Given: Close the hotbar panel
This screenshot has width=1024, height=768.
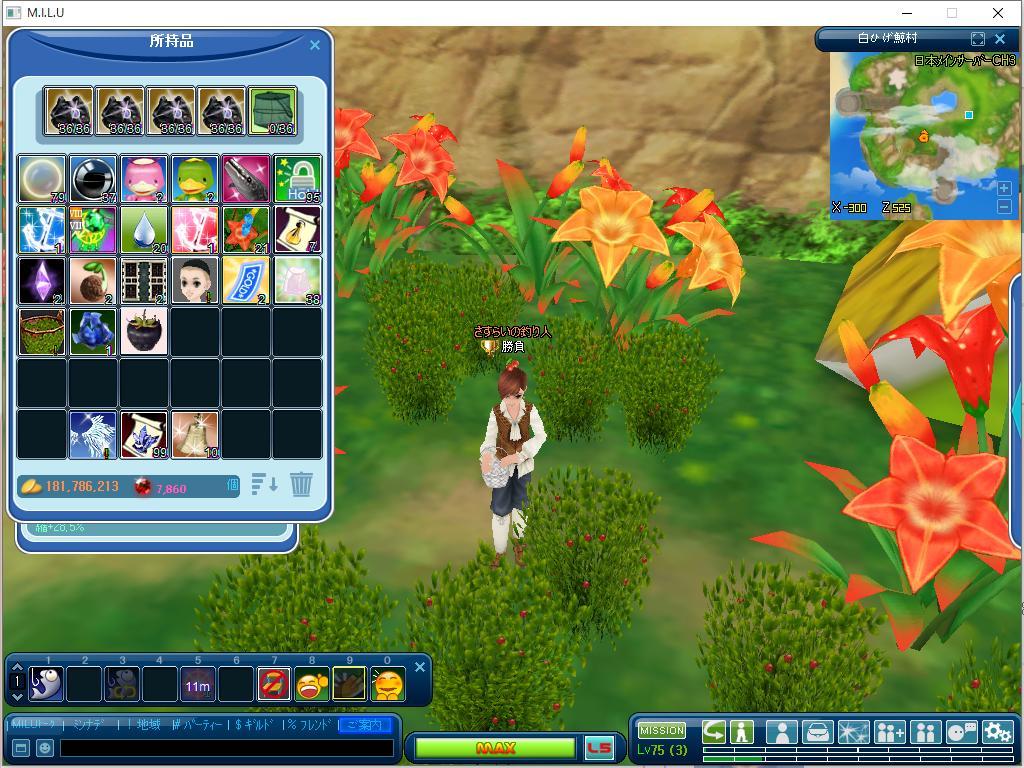Looking at the screenshot, I should click(420, 667).
